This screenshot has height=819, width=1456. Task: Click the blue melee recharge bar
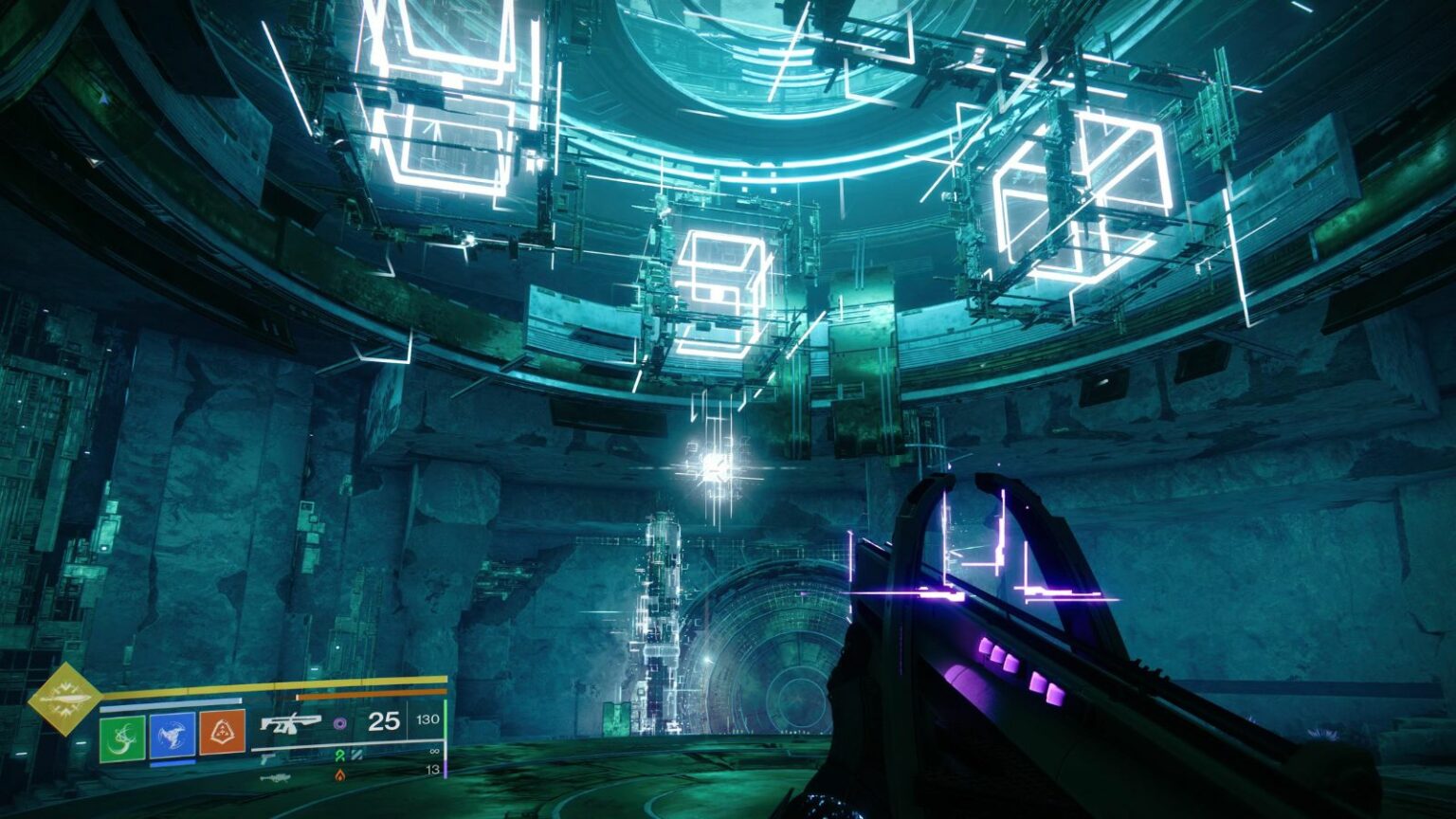coord(172,760)
